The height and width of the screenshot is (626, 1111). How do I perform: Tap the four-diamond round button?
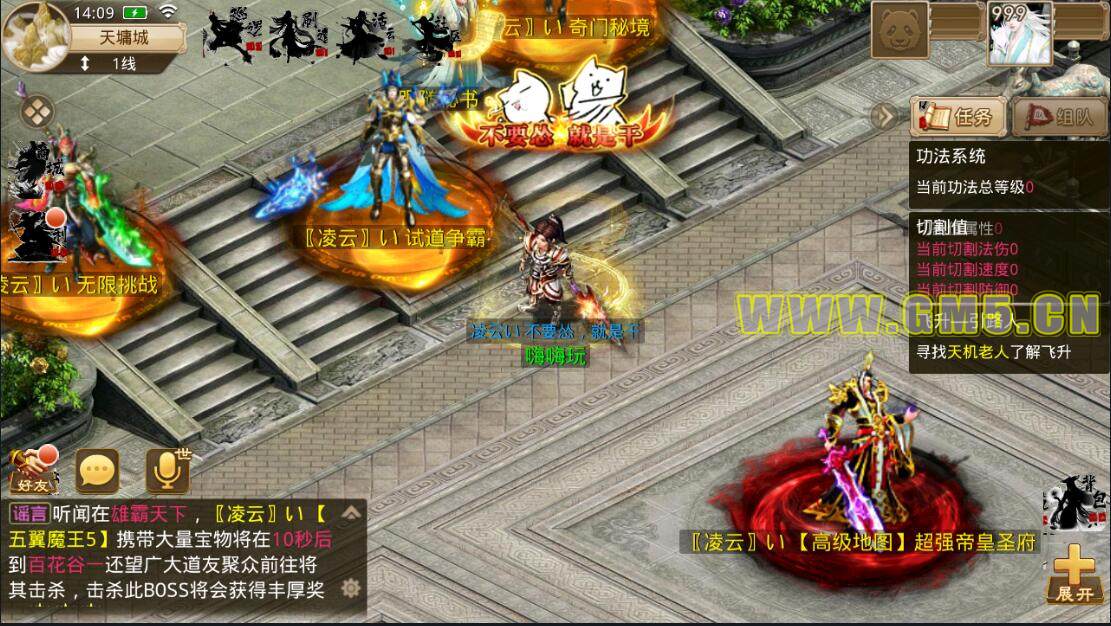37,111
